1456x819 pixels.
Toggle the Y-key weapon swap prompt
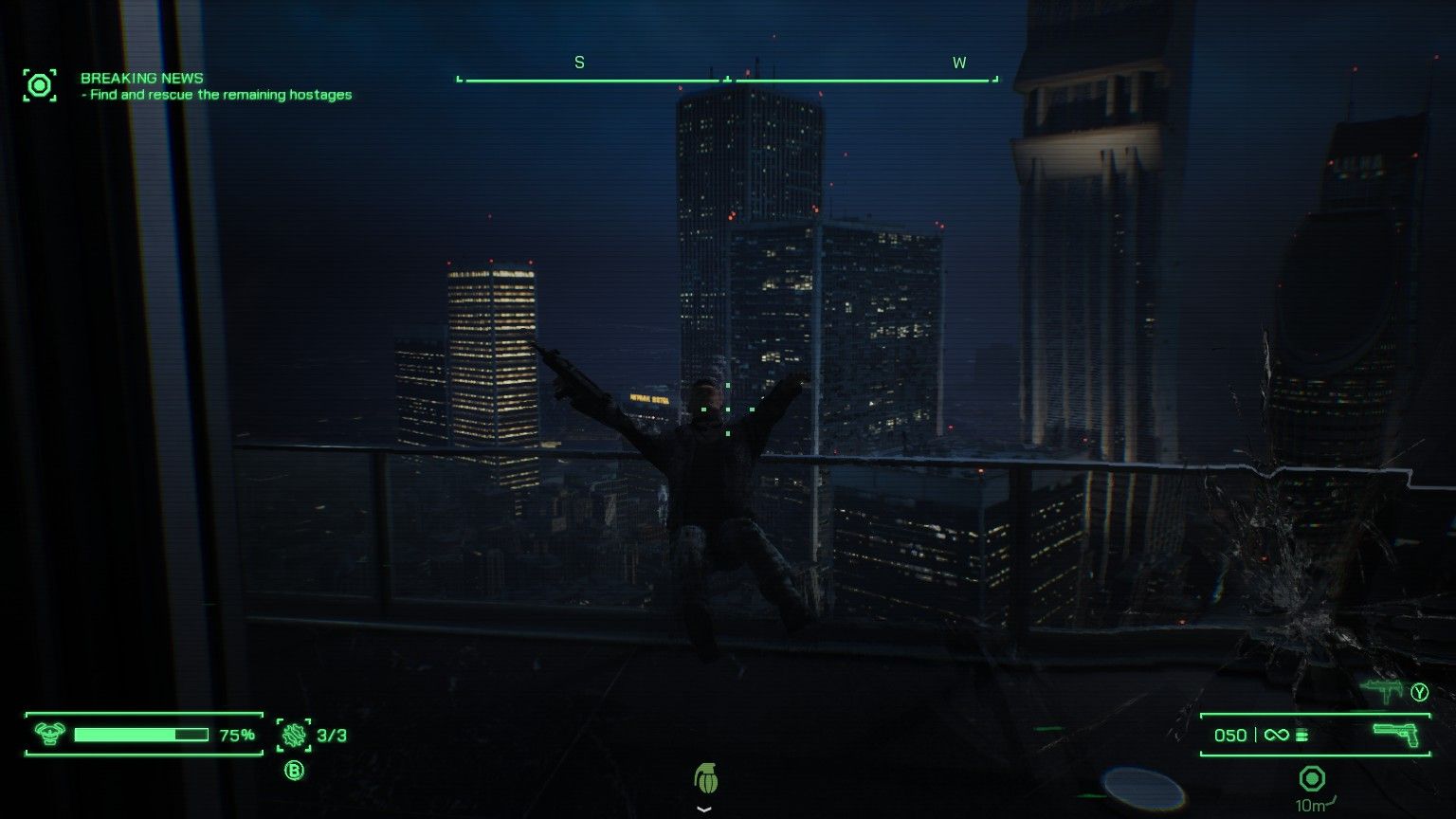click(1419, 693)
